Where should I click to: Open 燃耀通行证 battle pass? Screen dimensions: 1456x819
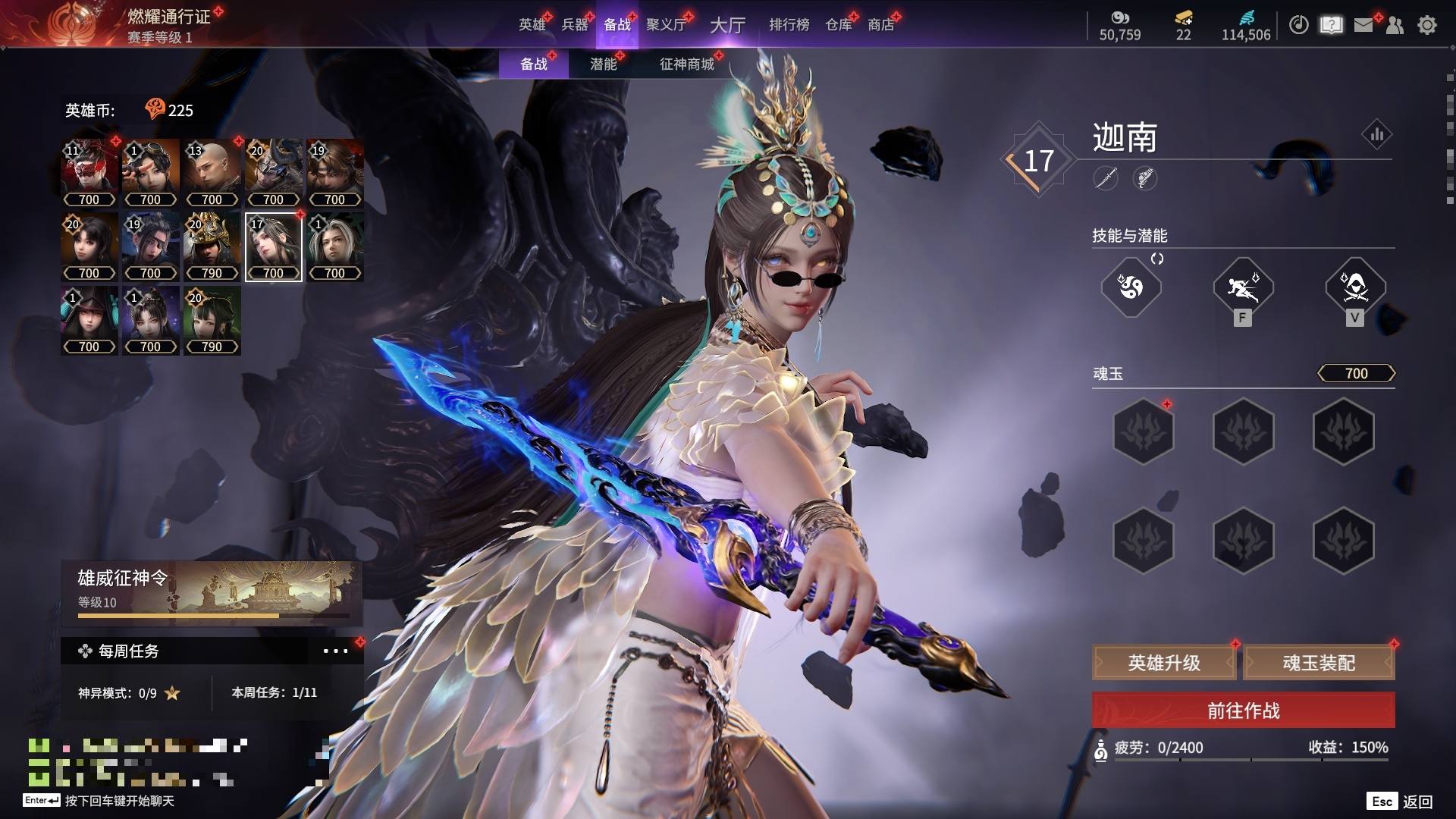click(x=168, y=17)
